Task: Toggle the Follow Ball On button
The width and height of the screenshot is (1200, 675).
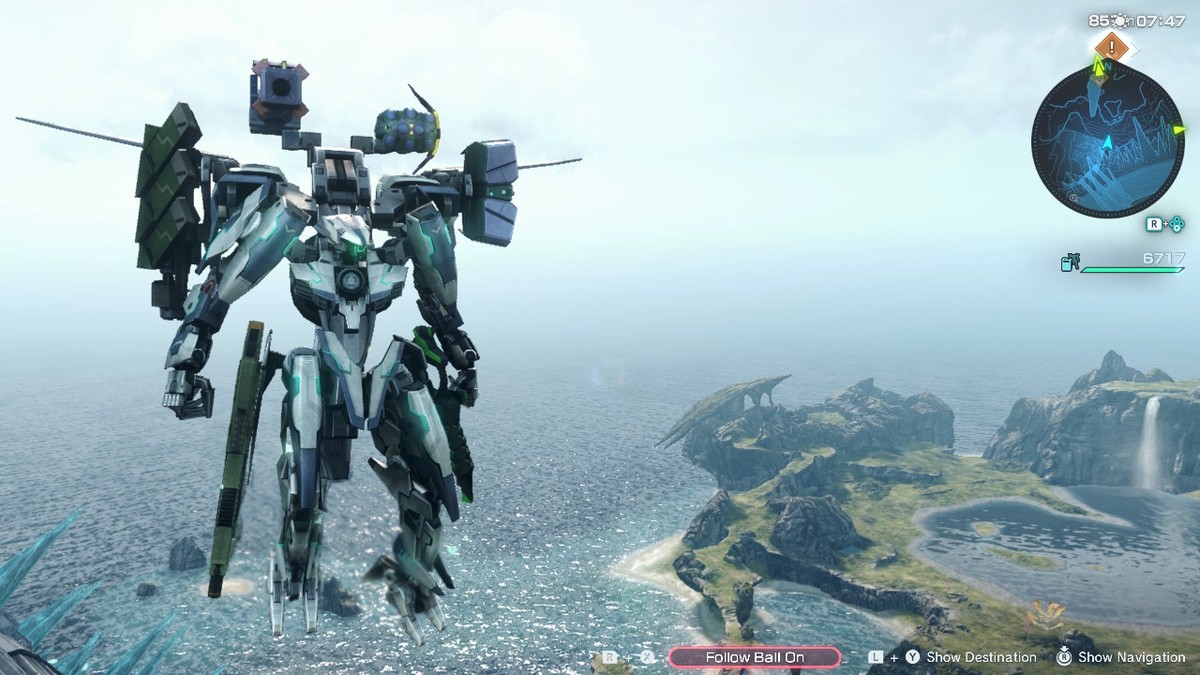Action: pyautogui.click(x=754, y=657)
